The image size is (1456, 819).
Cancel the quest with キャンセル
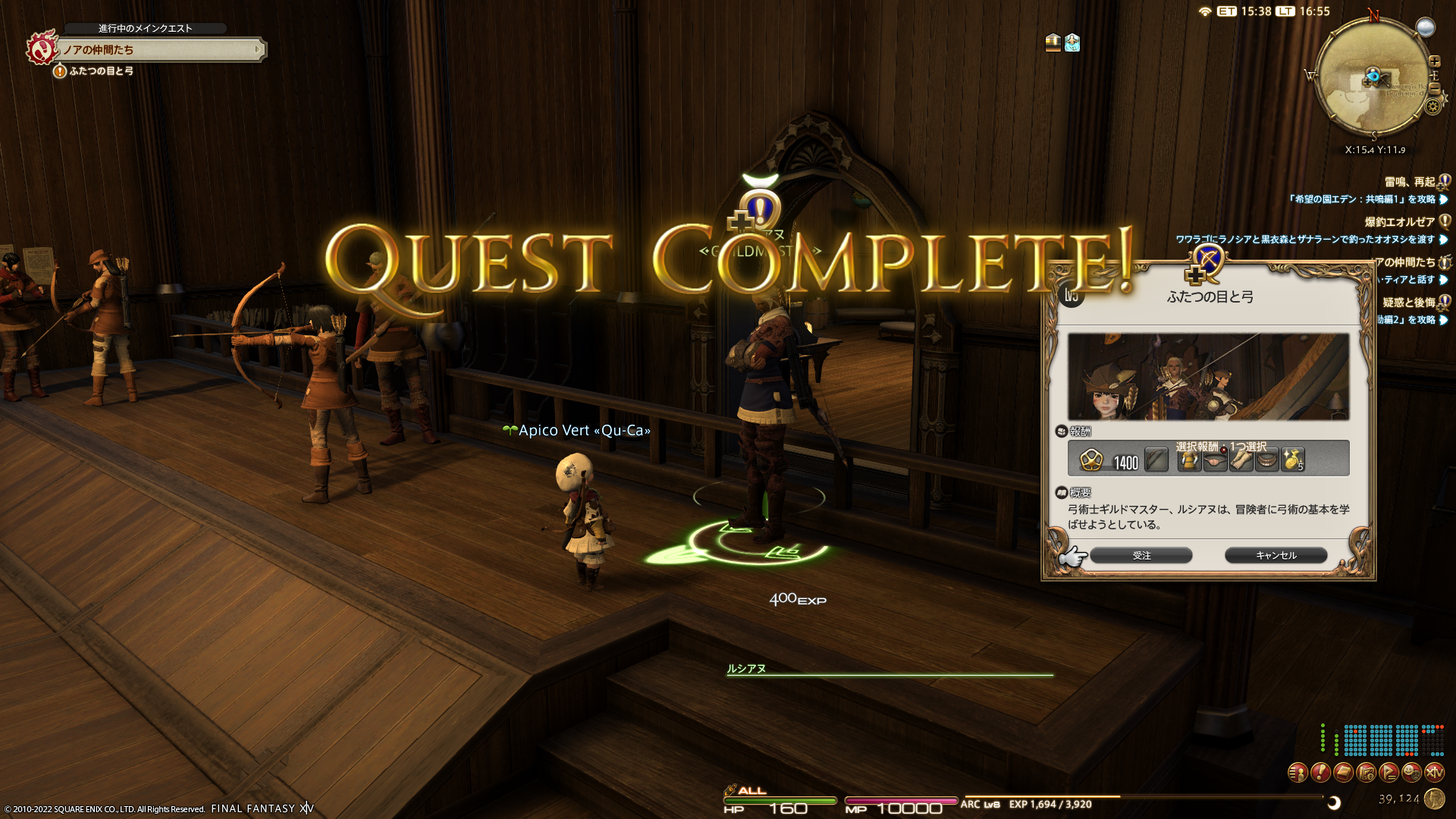(x=1276, y=556)
